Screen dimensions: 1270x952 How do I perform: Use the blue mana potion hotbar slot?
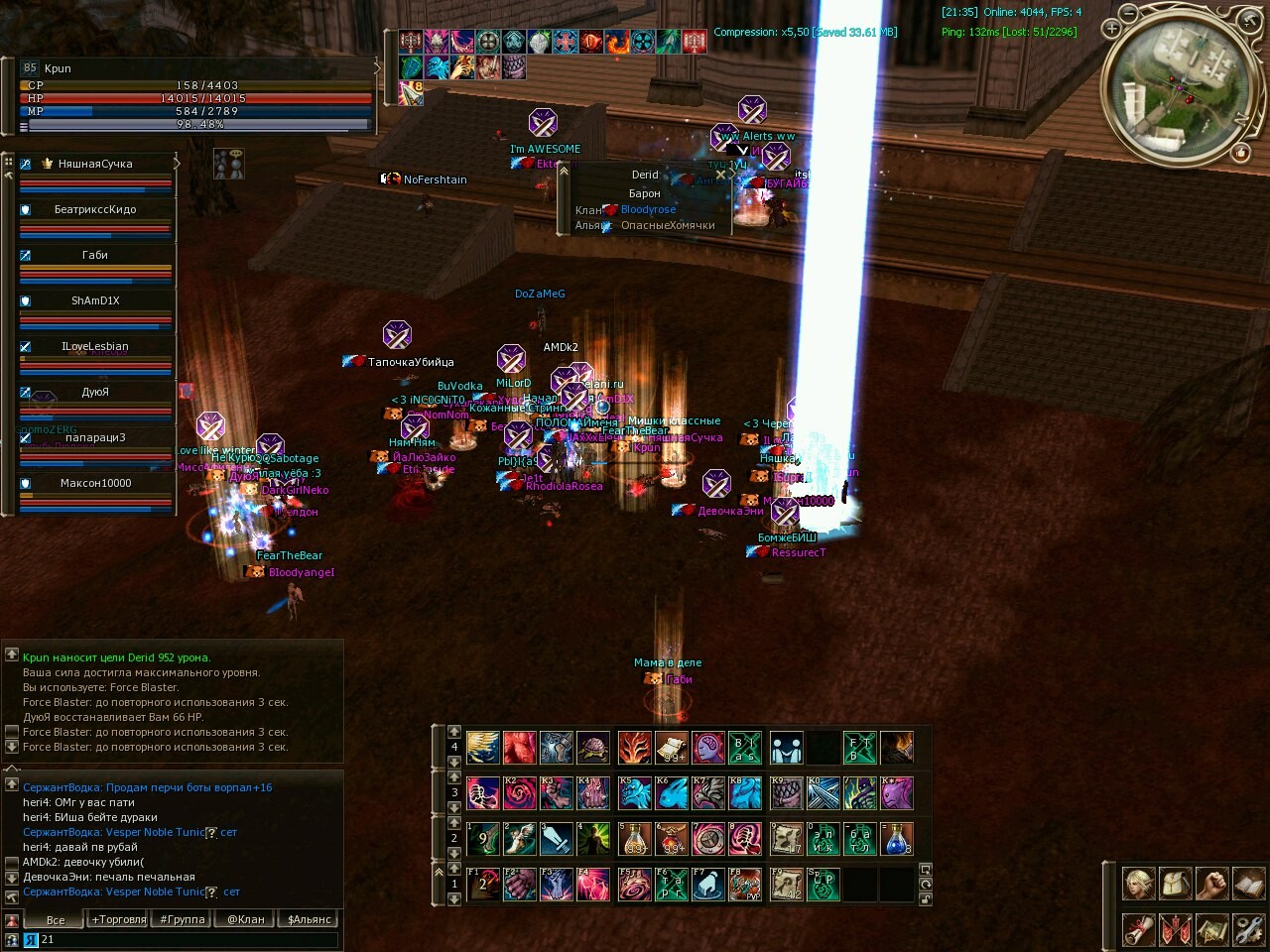click(x=897, y=838)
